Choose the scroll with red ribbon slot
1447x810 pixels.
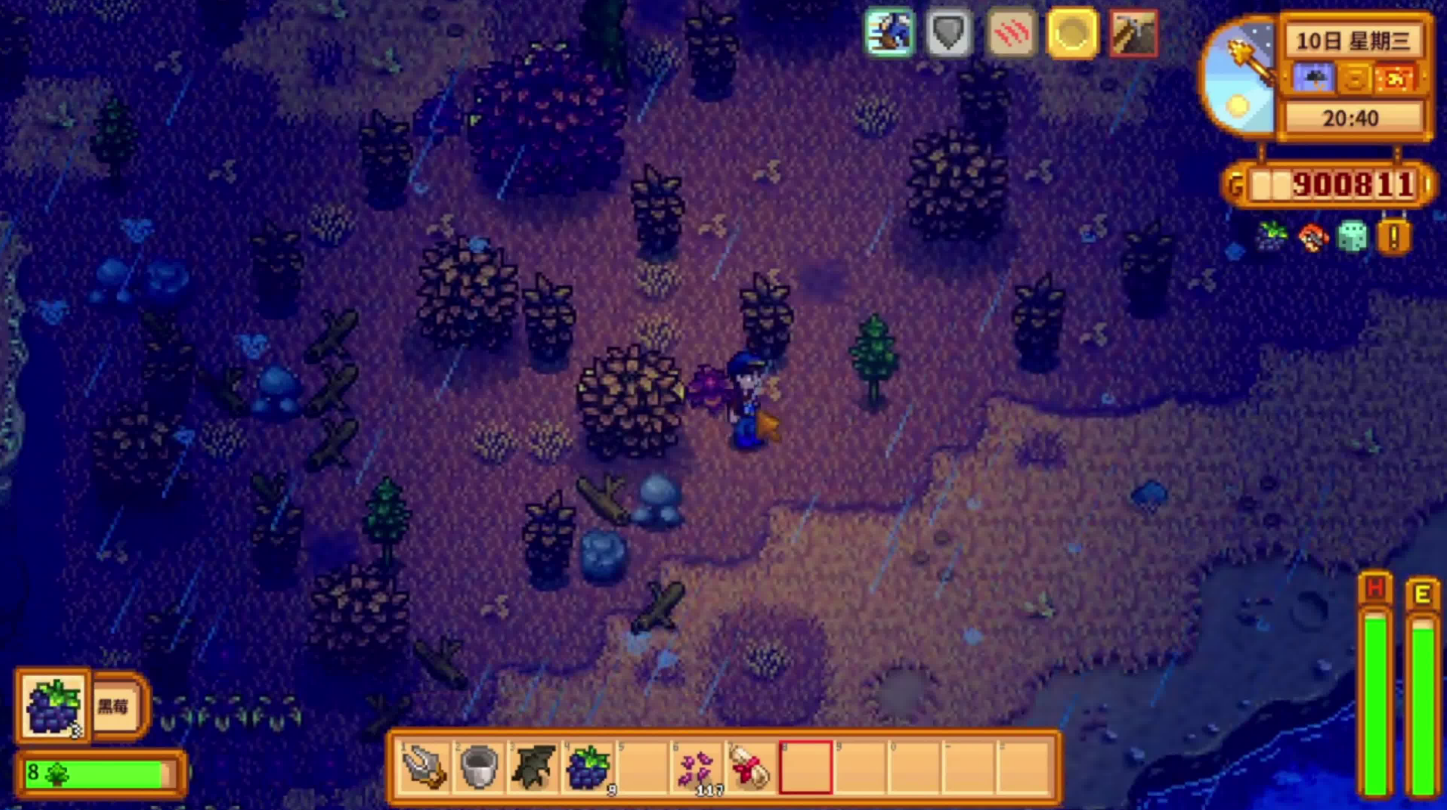751,768
